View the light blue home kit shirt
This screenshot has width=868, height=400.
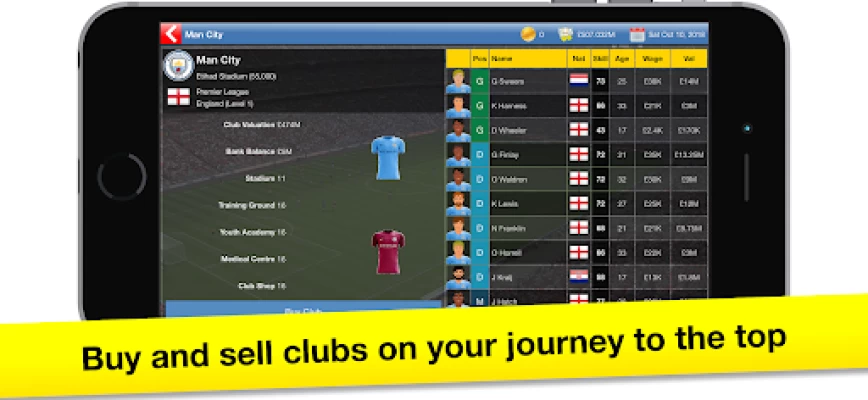coord(388,158)
